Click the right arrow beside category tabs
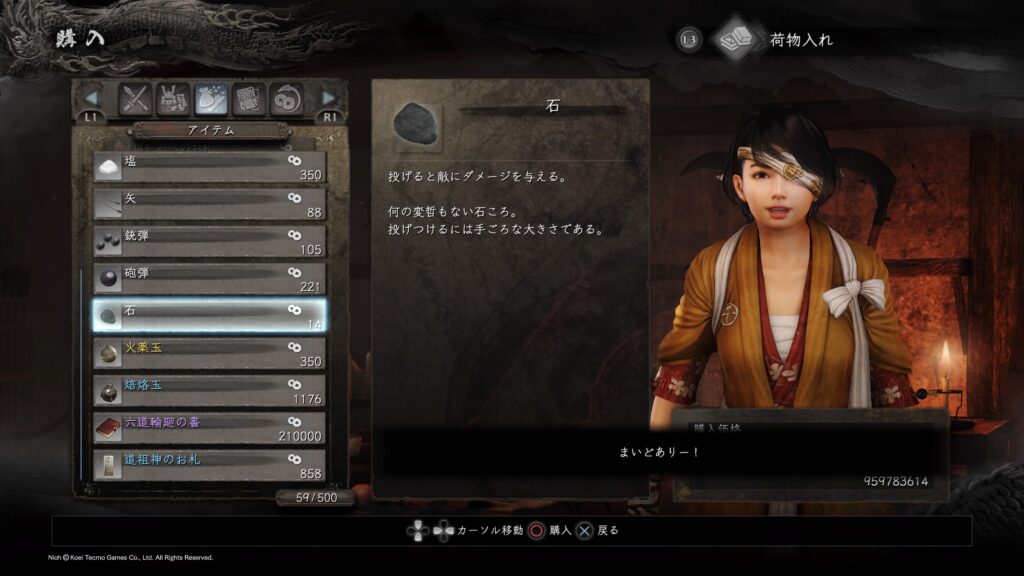This screenshot has width=1024, height=576. pos(329,98)
